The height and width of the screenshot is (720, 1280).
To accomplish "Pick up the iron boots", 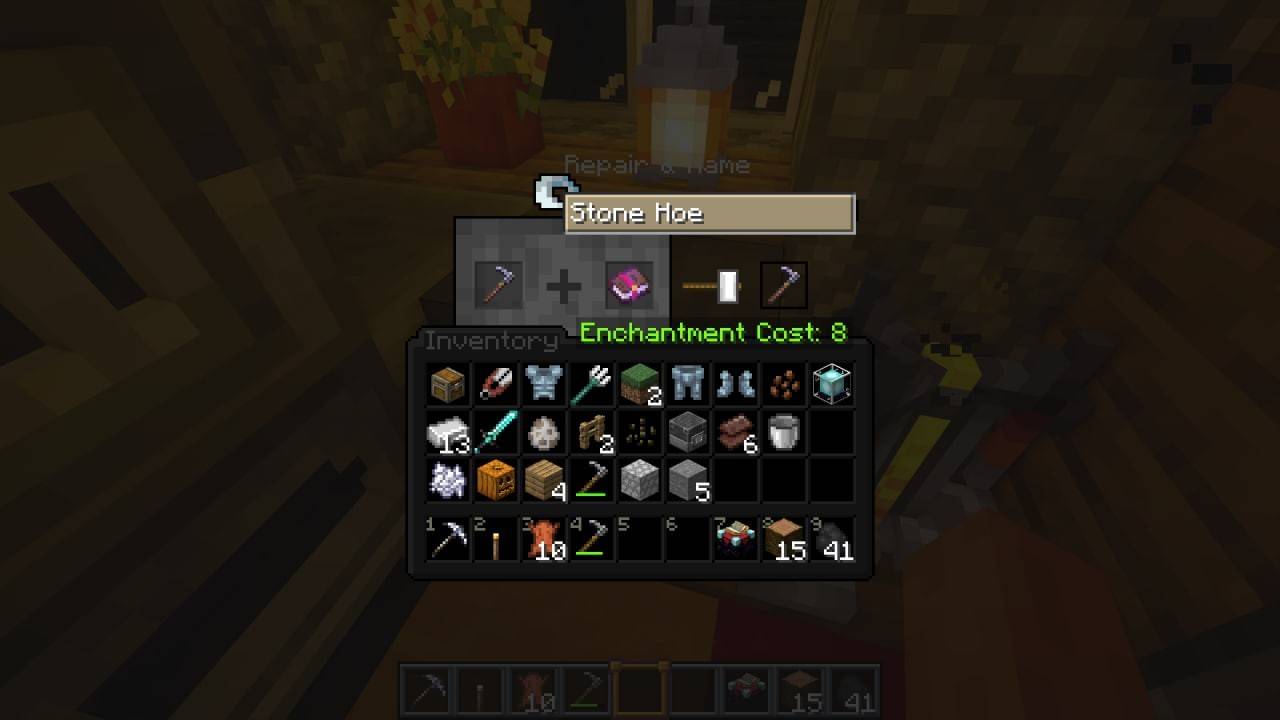I will (735, 383).
